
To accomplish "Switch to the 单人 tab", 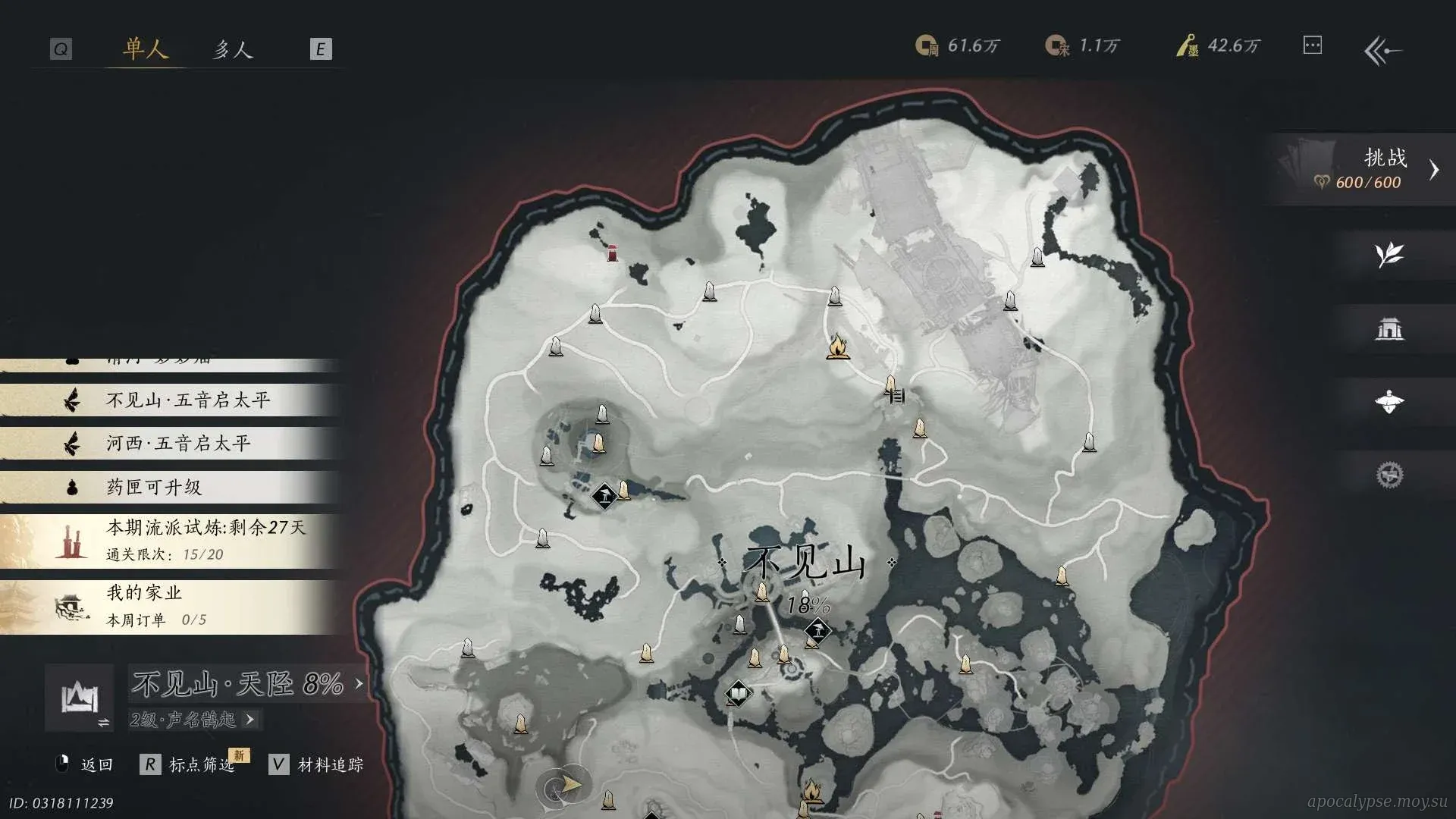I will (x=145, y=49).
